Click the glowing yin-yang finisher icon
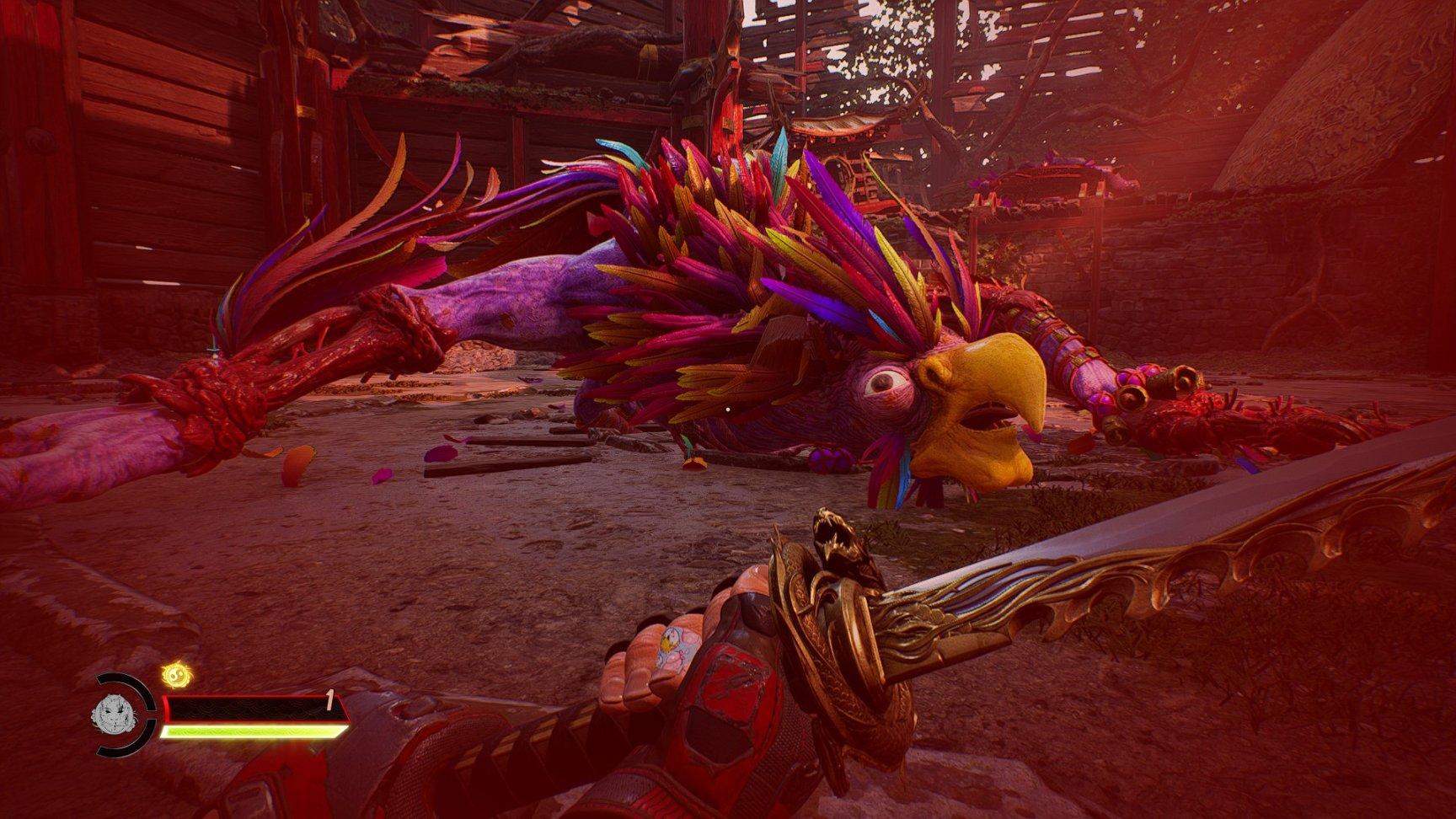 (x=176, y=675)
